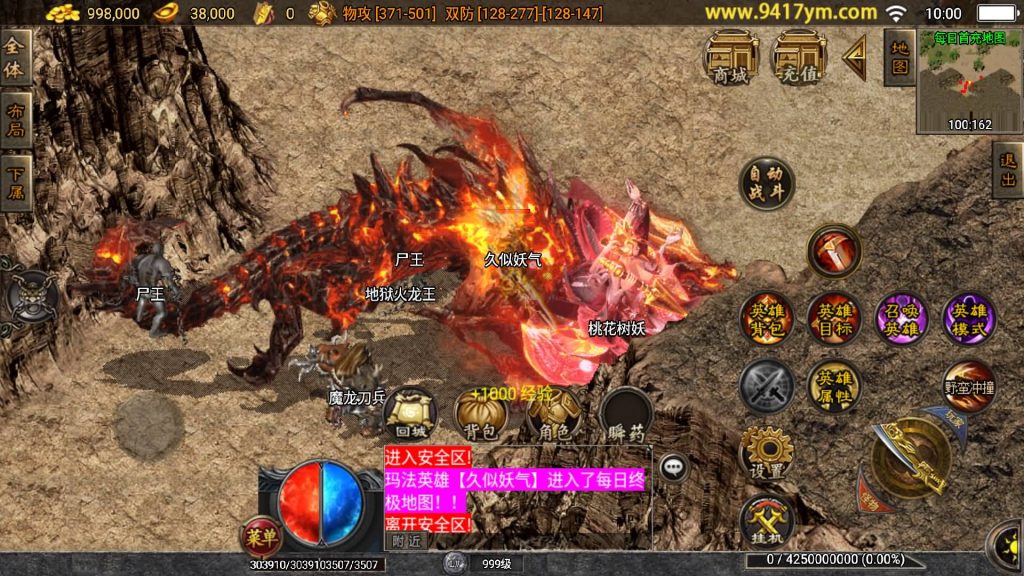Open the red 菜单 menu button
Screen dimensions: 1024x576
click(x=260, y=537)
